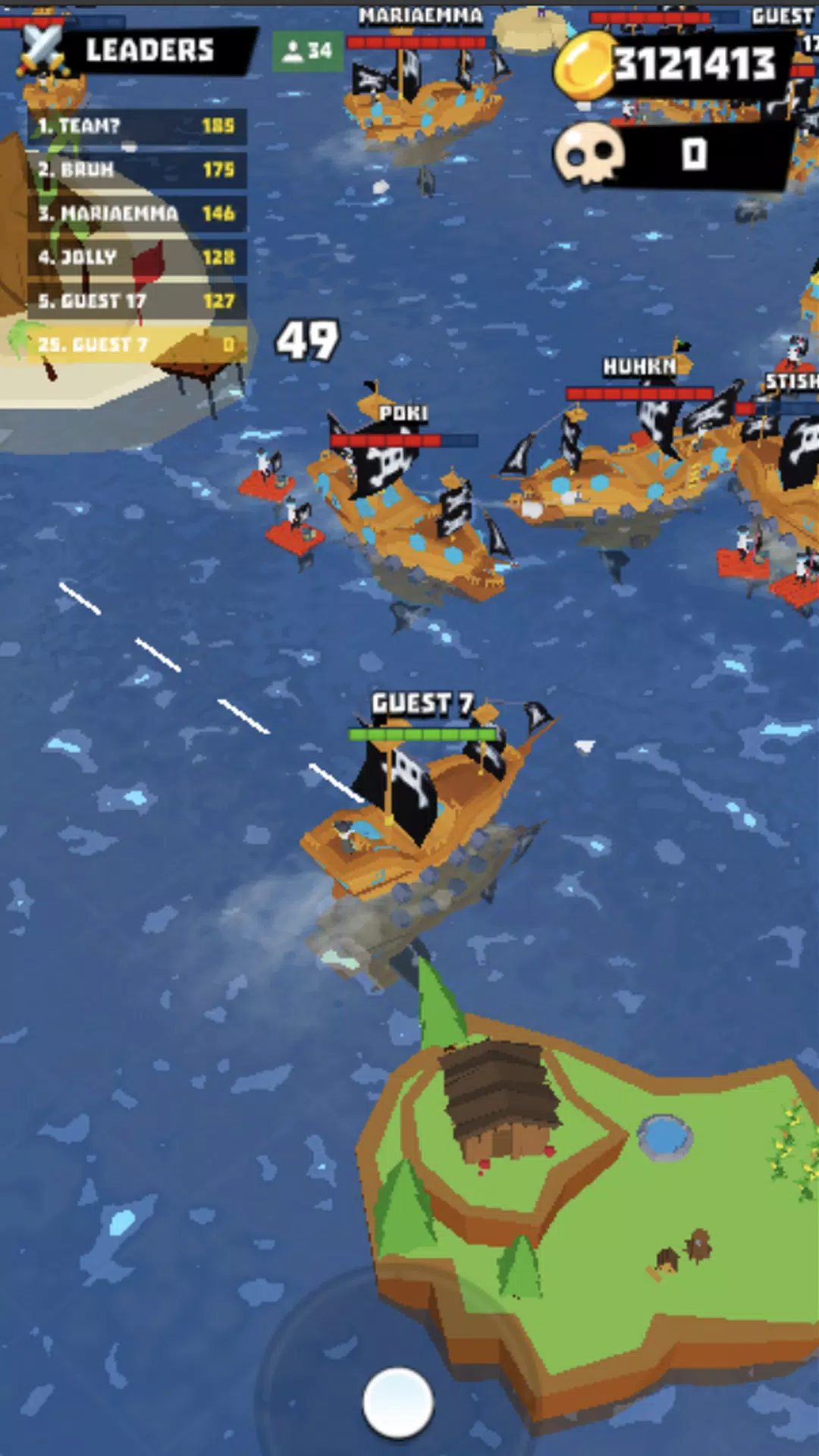Pick the GUEST 17 leaderboard row
The image size is (819, 1456).
coord(136,301)
